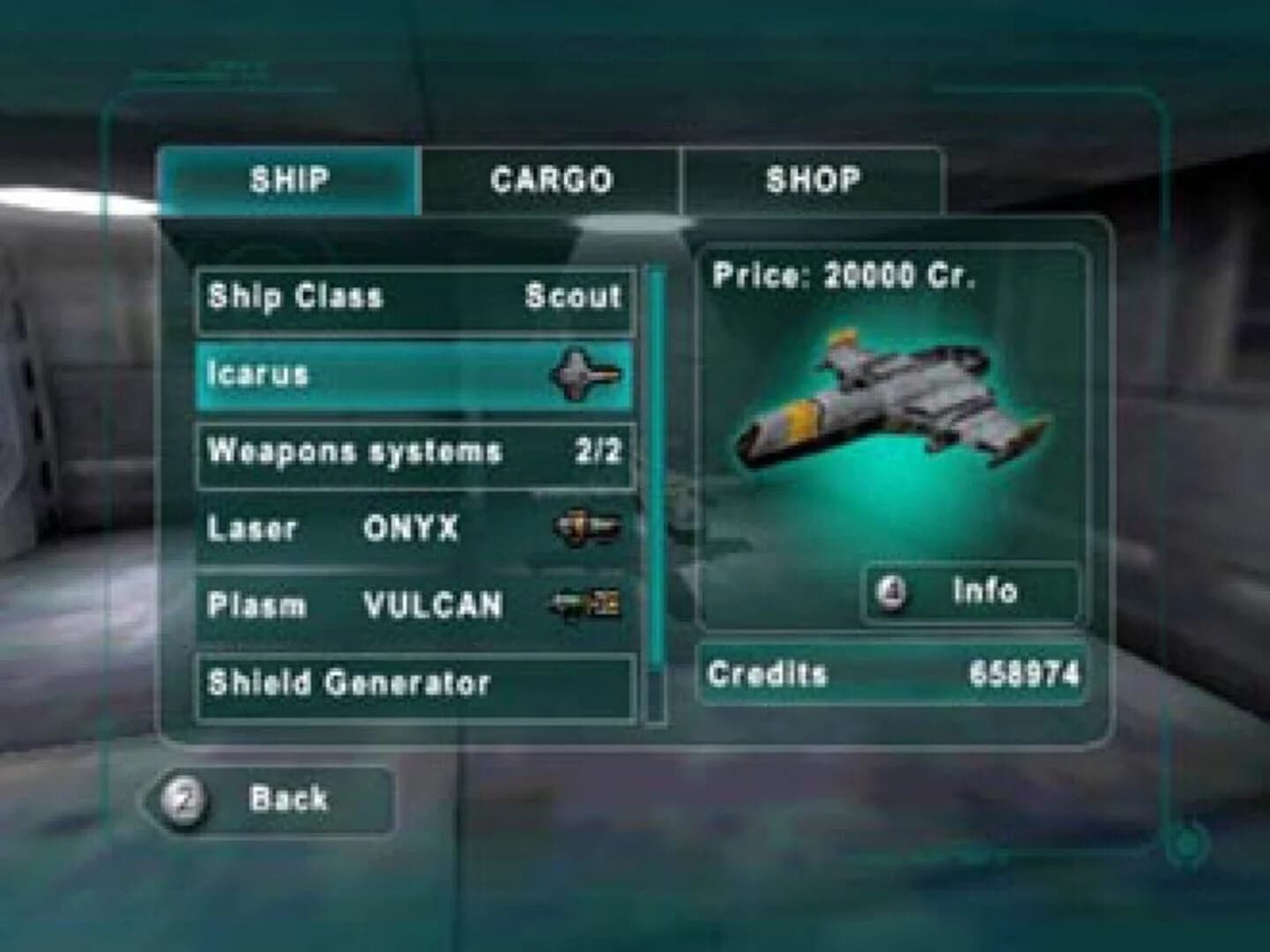
Task: Click the Credits 658974 display
Action: [893, 673]
